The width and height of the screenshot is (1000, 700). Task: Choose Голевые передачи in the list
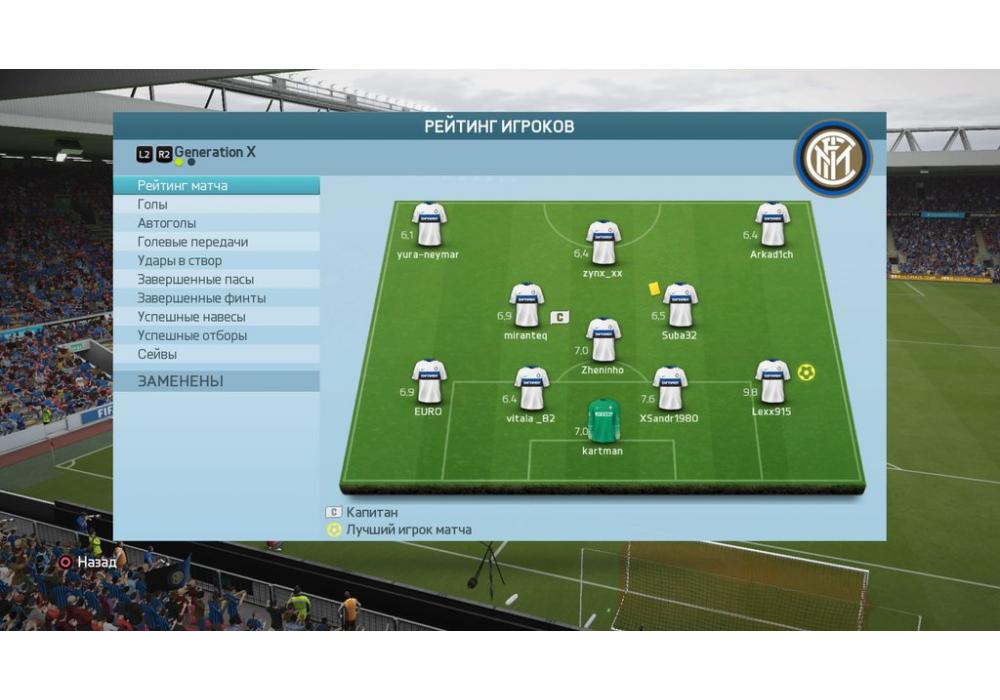[193, 242]
